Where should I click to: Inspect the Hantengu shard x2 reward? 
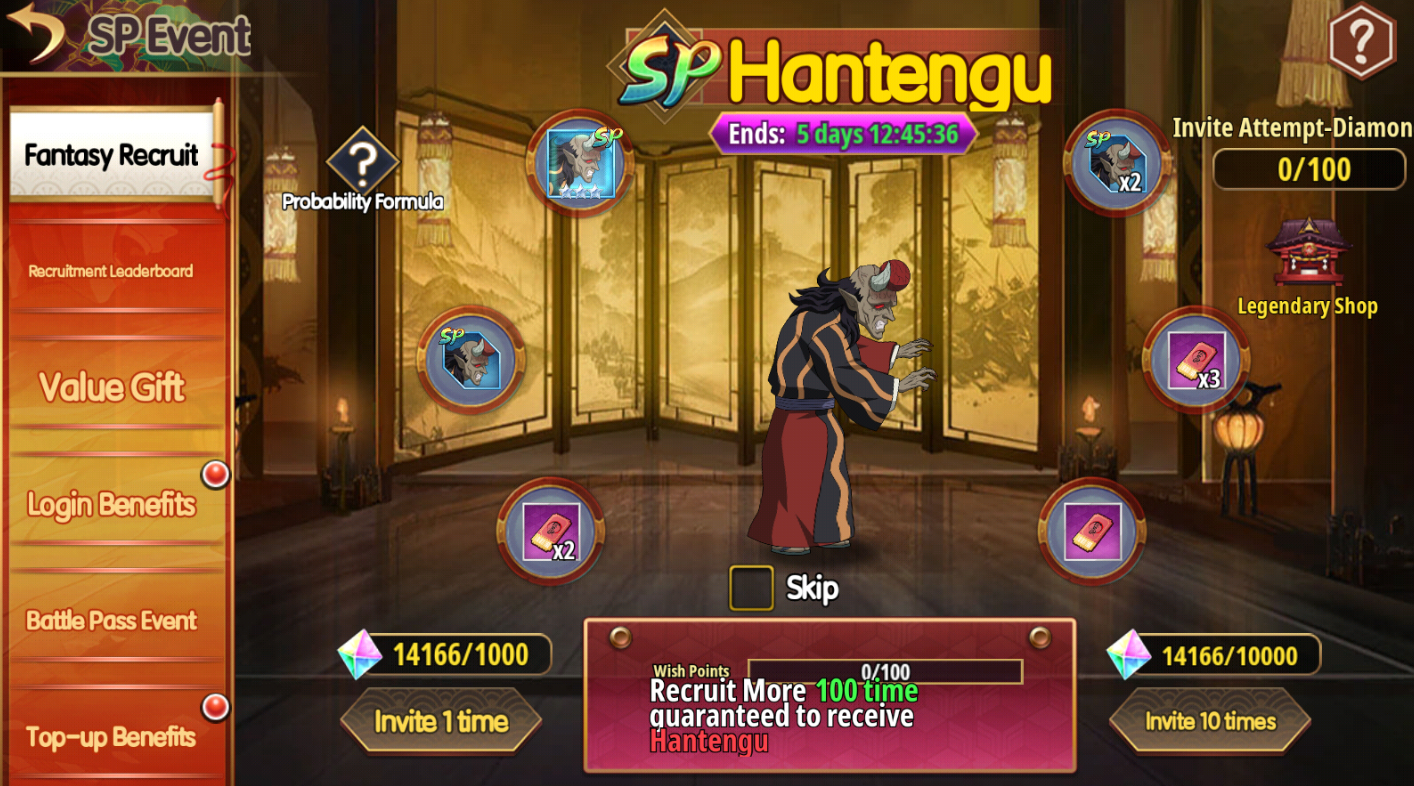click(x=1116, y=163)
